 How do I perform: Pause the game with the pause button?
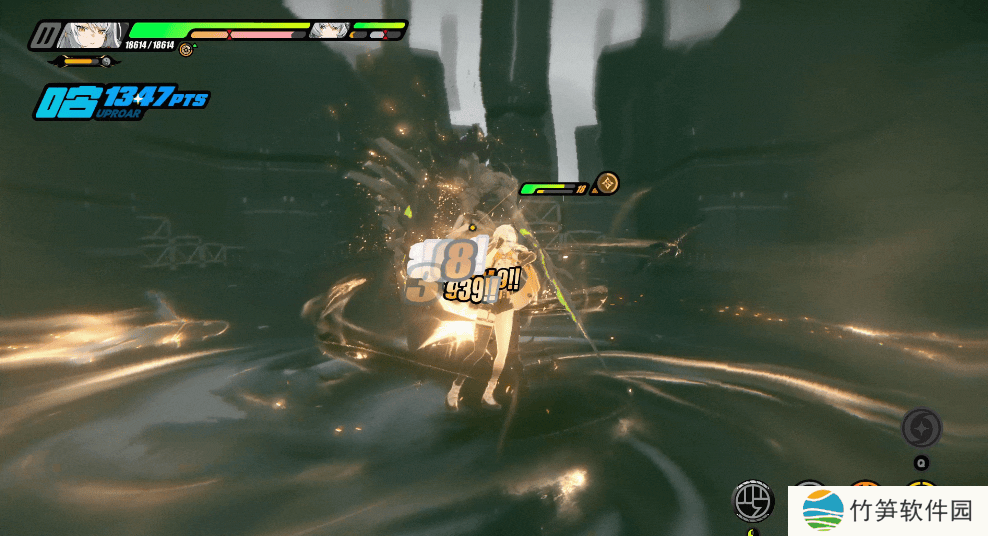tap(43, 37)
